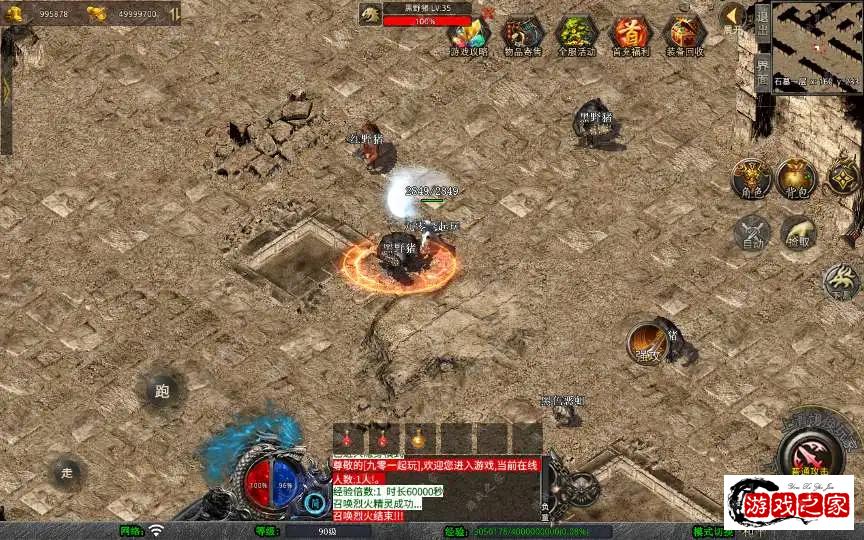
Task: Open the 界面 interface button
Action: 762,76
